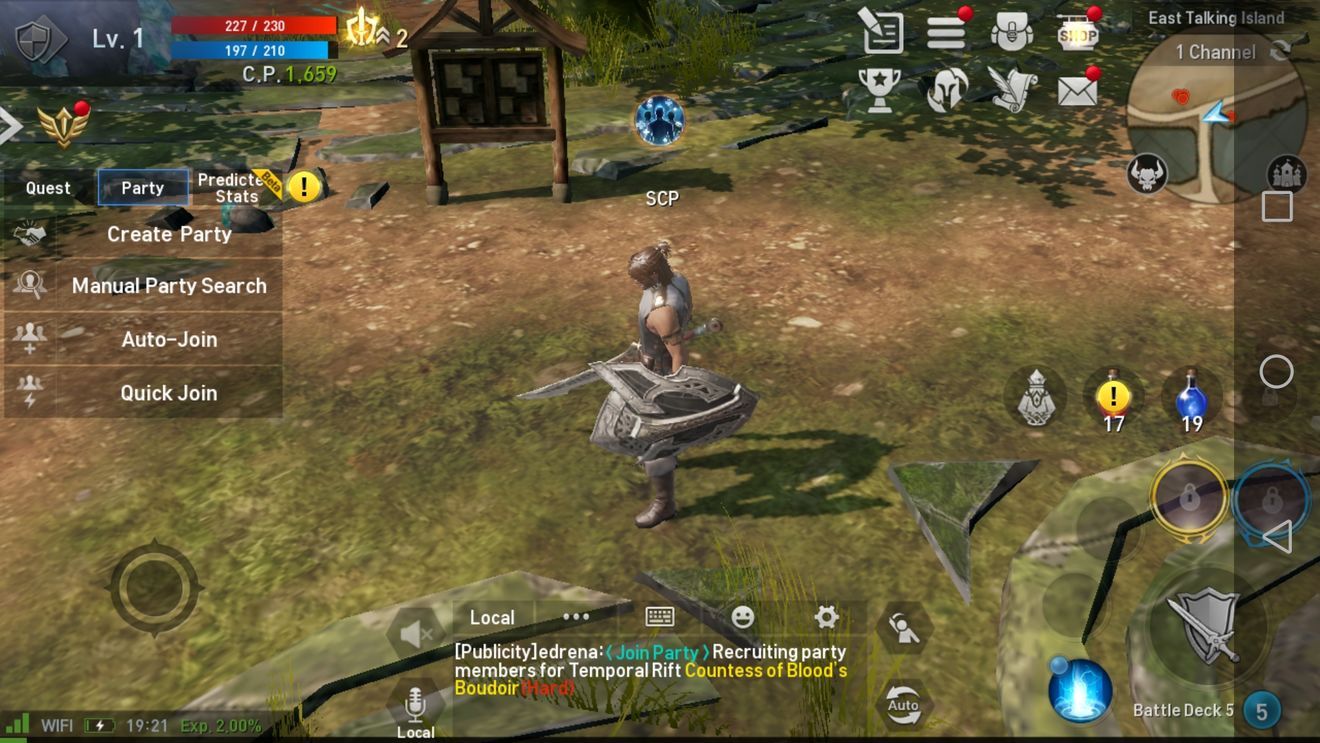Open Manual Party Search

[x=169, y=286]
